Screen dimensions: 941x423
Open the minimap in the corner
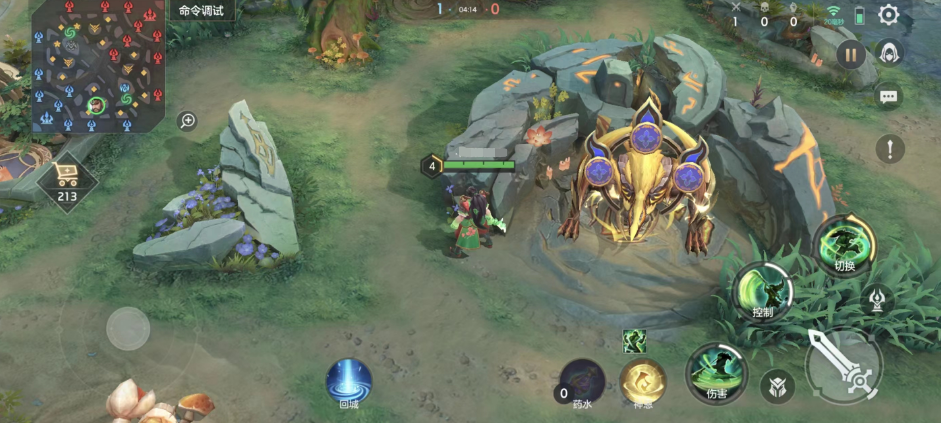(x=97, y=67)
